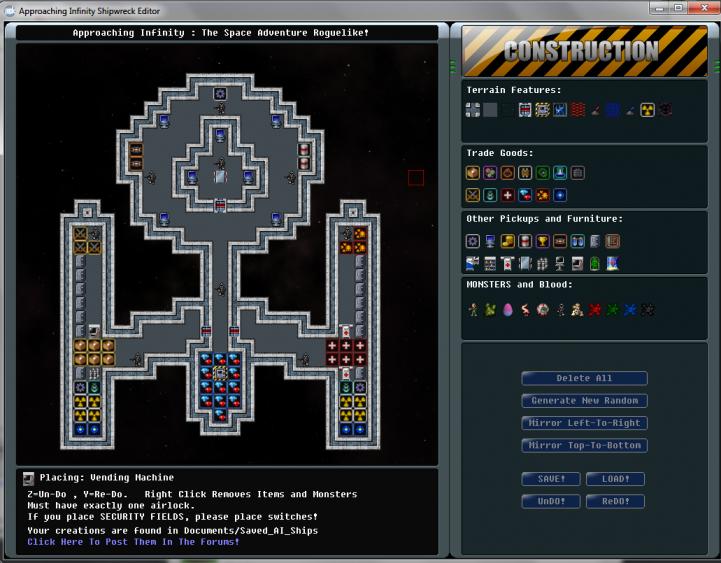The width and height of the screenshot is (721, 563).
Task: Select the red cross medical trade good
Action: 508,195
